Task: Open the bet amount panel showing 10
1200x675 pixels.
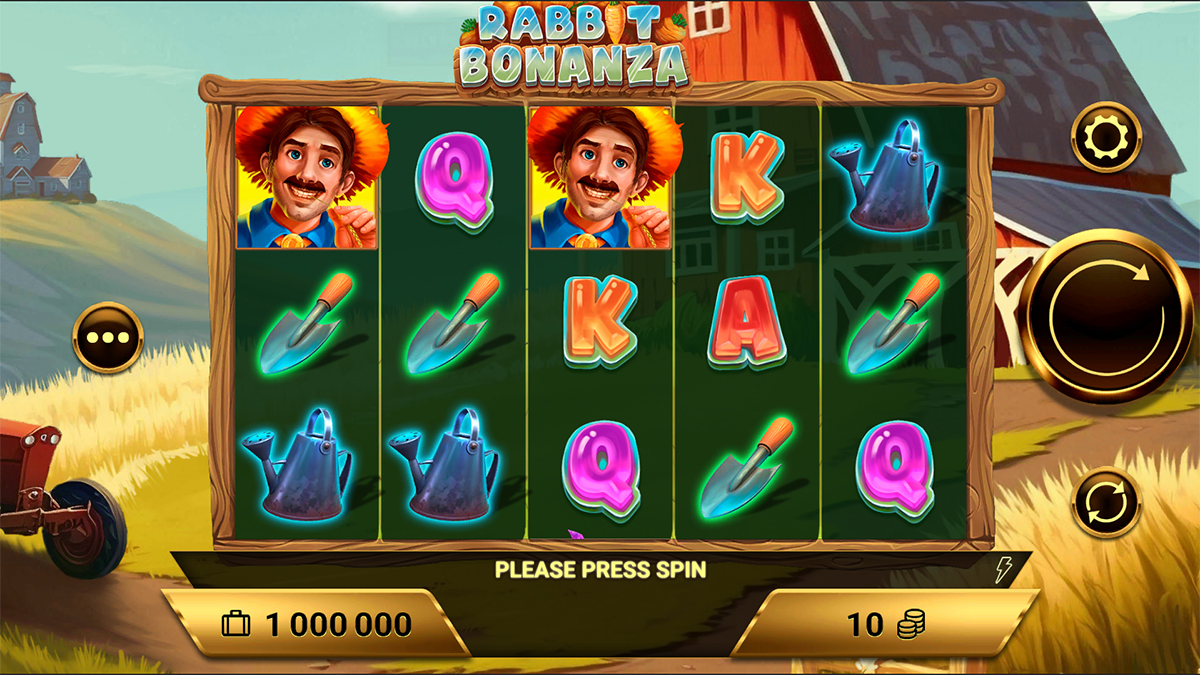Action: pyautogui.click(x=885, y=625)
